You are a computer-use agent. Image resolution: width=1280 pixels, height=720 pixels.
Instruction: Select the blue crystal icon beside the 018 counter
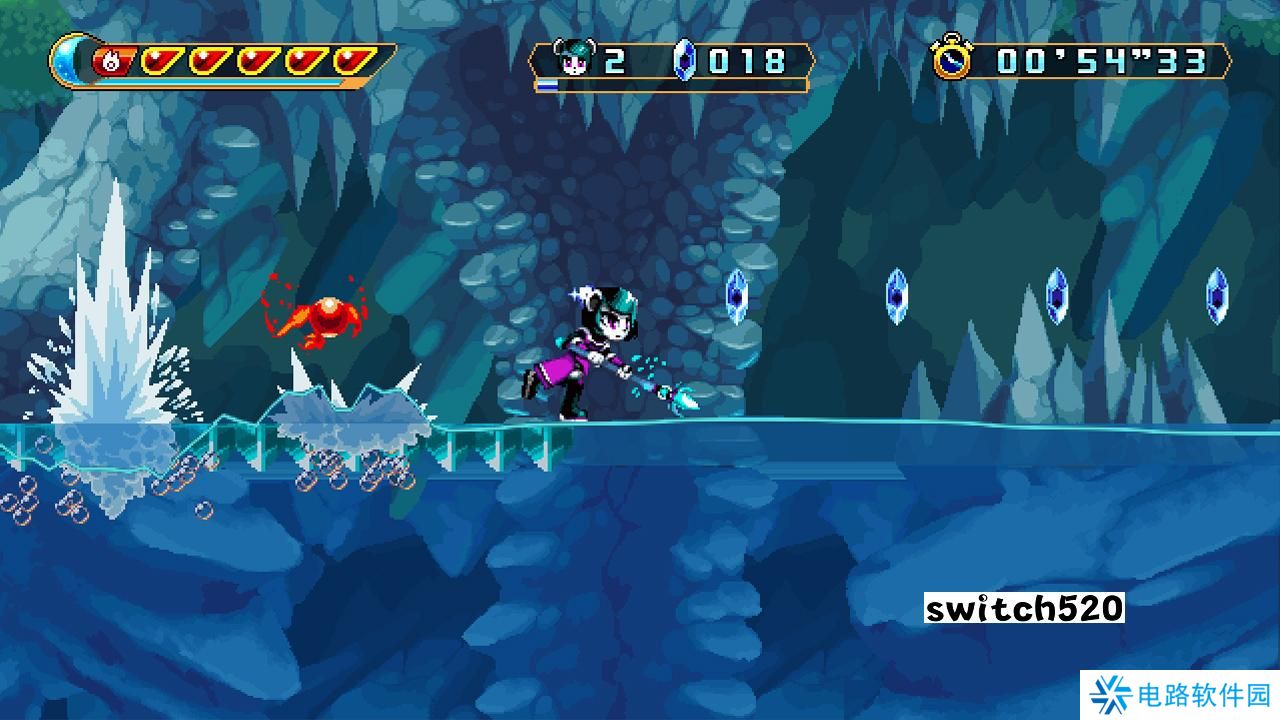point(684,60)
